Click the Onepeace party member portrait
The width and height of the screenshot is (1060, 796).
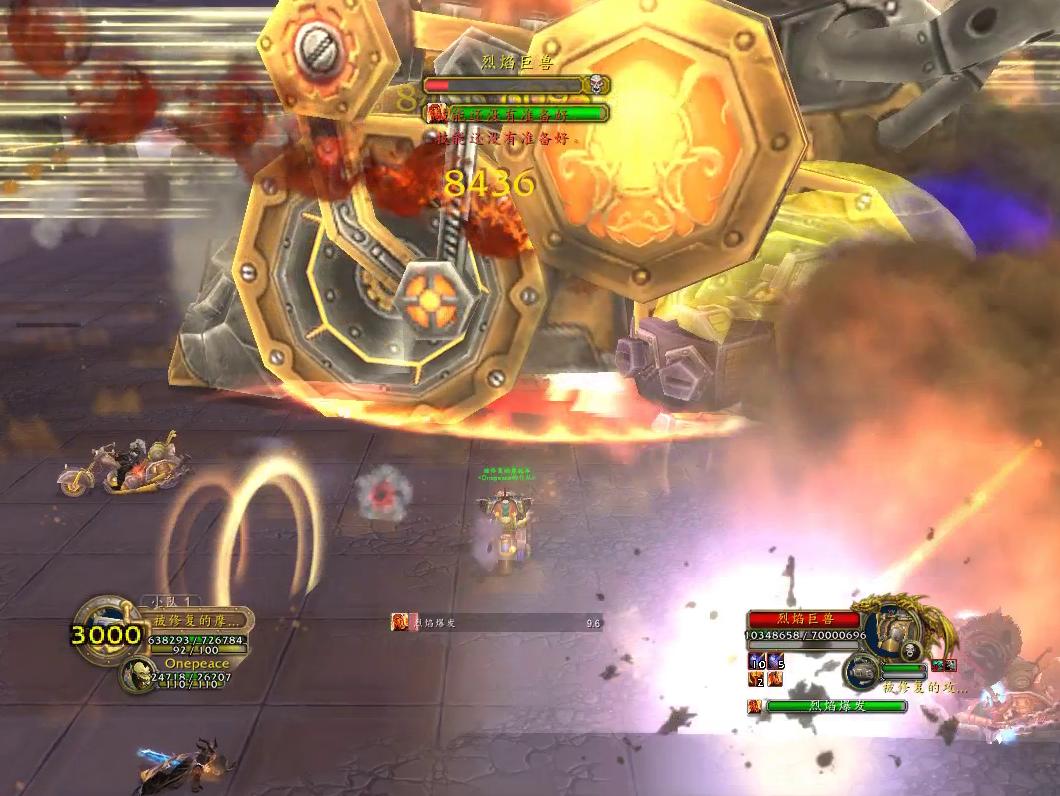coord(136,676)
